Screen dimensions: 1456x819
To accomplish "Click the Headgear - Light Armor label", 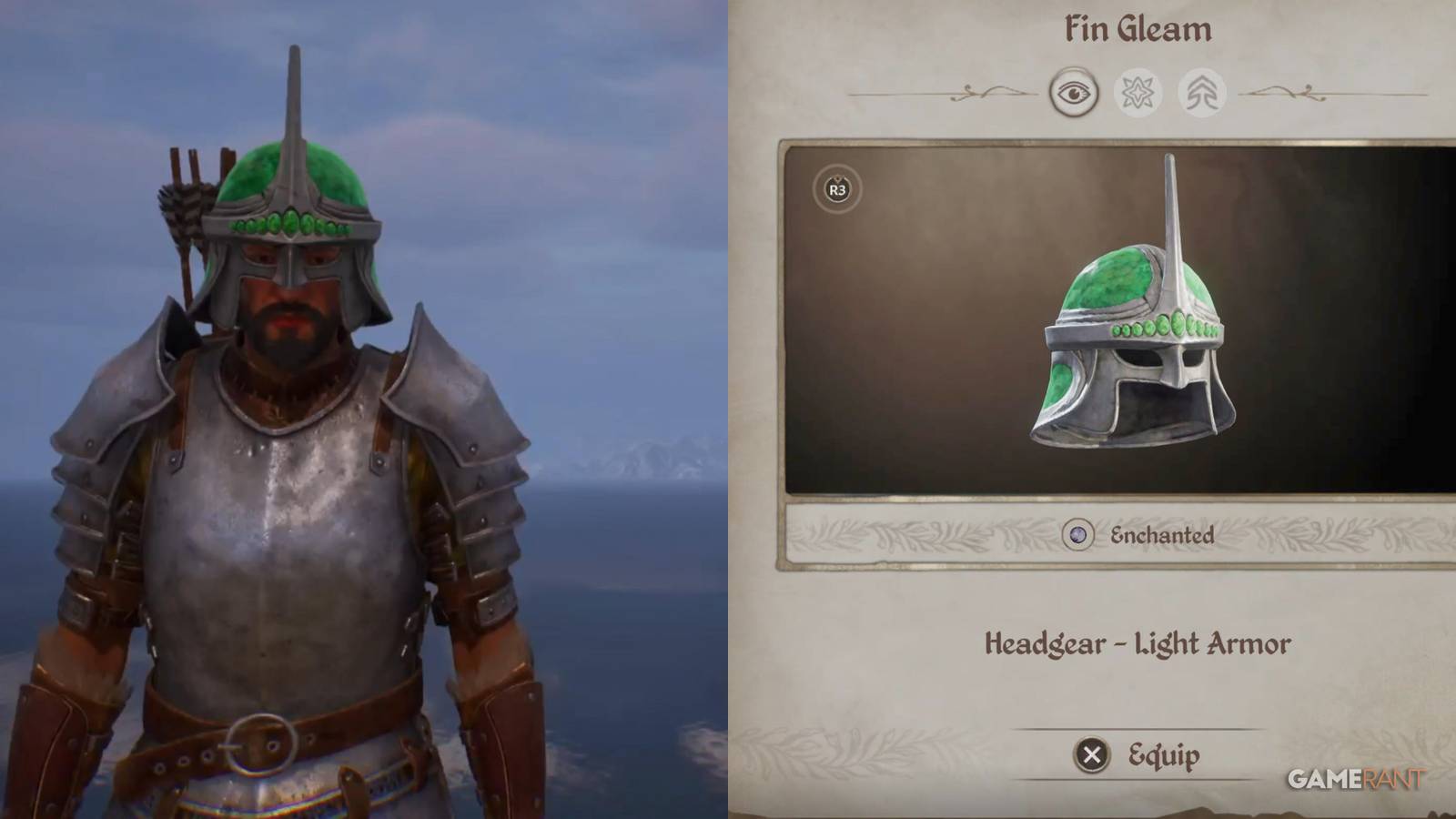I will 1139,643.
